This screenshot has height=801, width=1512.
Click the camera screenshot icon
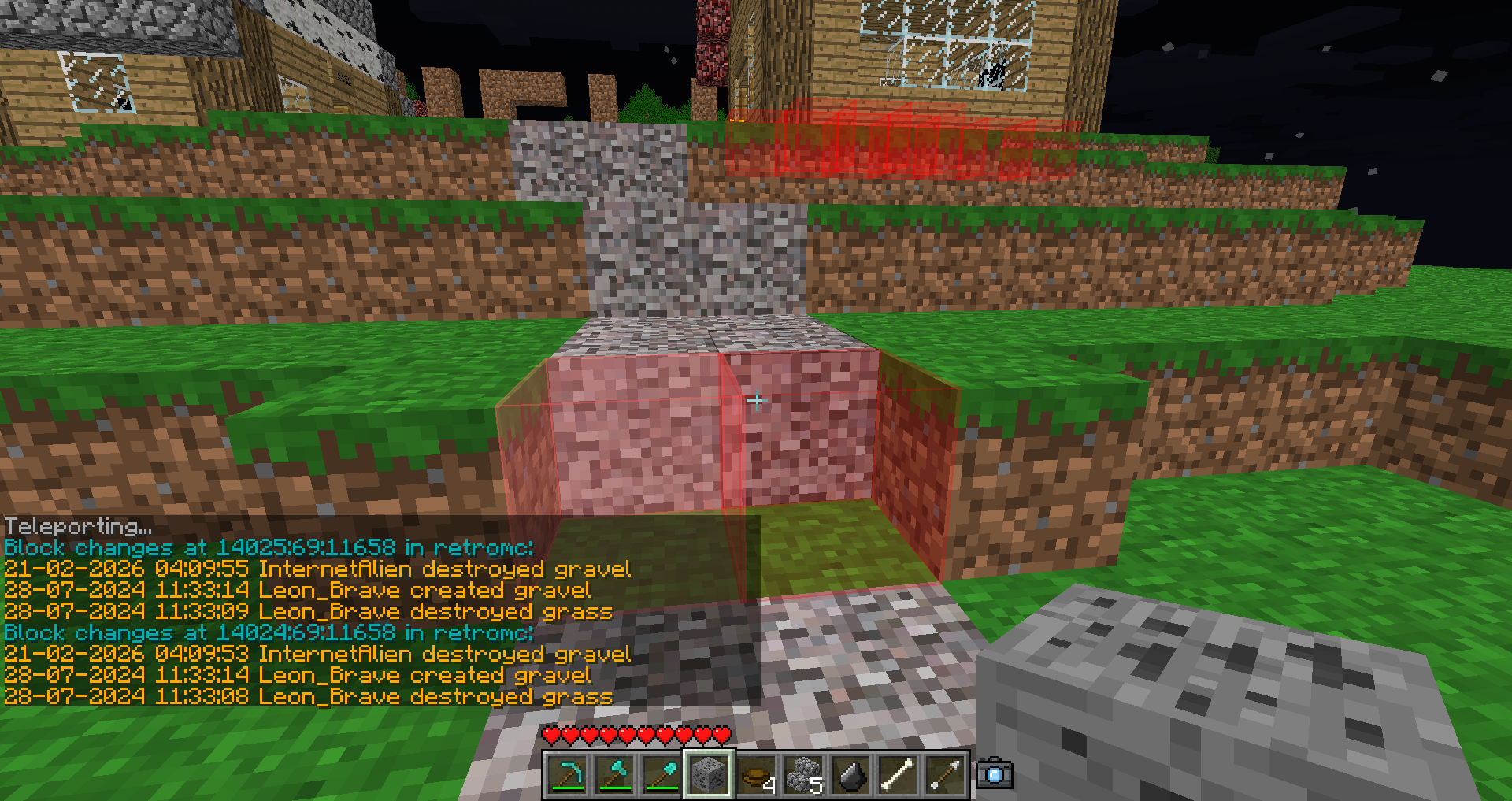[x=995, y=774]
